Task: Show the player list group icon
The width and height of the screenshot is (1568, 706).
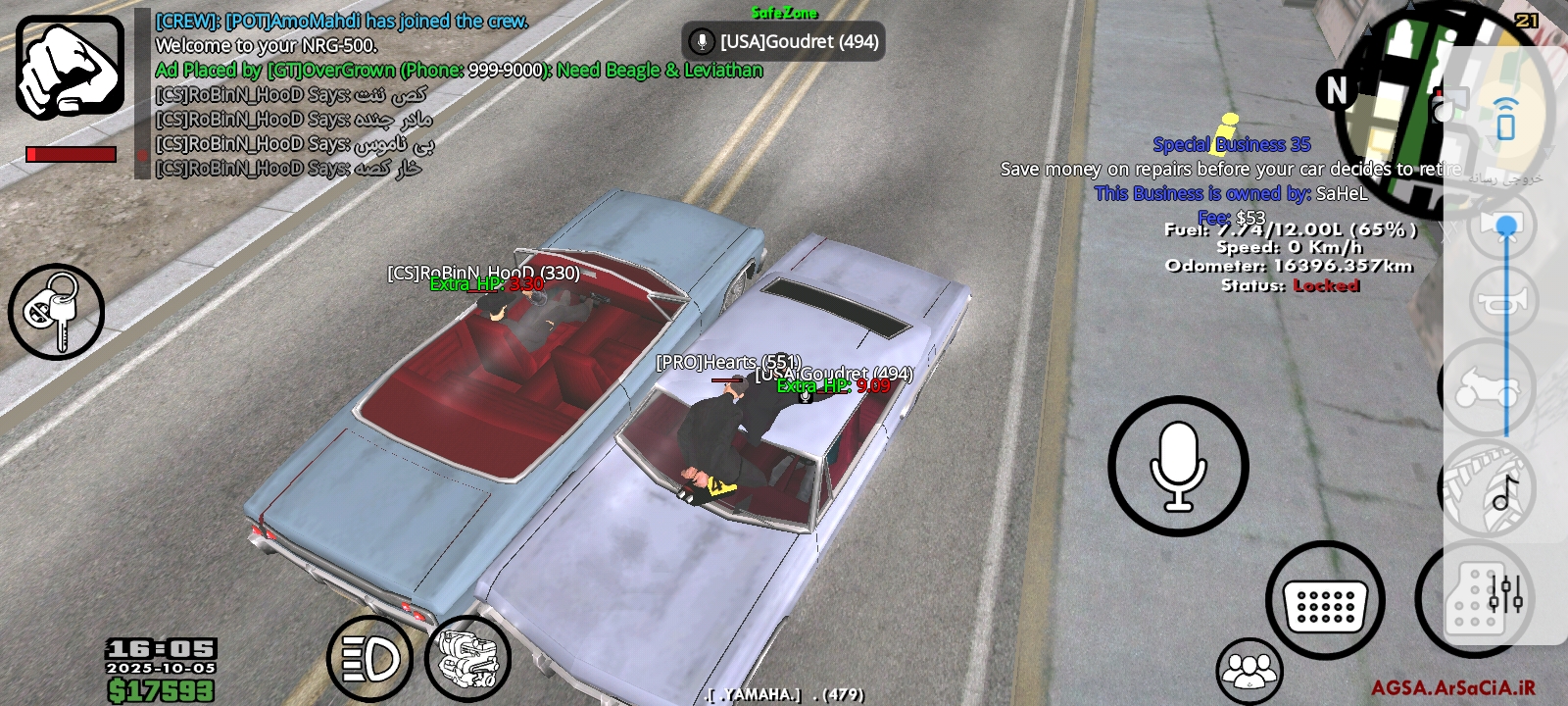Action: tap(1249, 671)
